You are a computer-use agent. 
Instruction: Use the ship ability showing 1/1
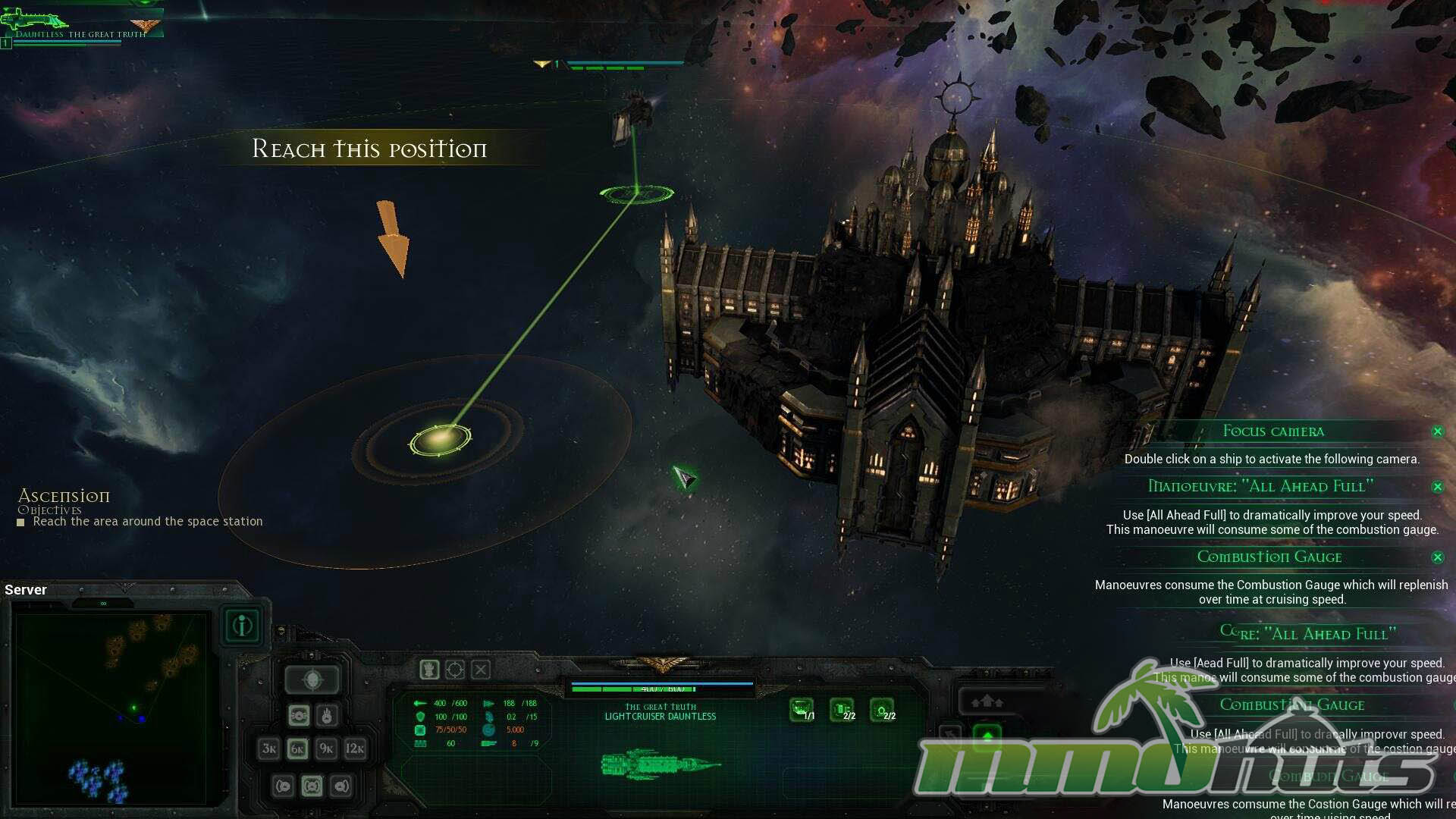click(x=802, y=710)
